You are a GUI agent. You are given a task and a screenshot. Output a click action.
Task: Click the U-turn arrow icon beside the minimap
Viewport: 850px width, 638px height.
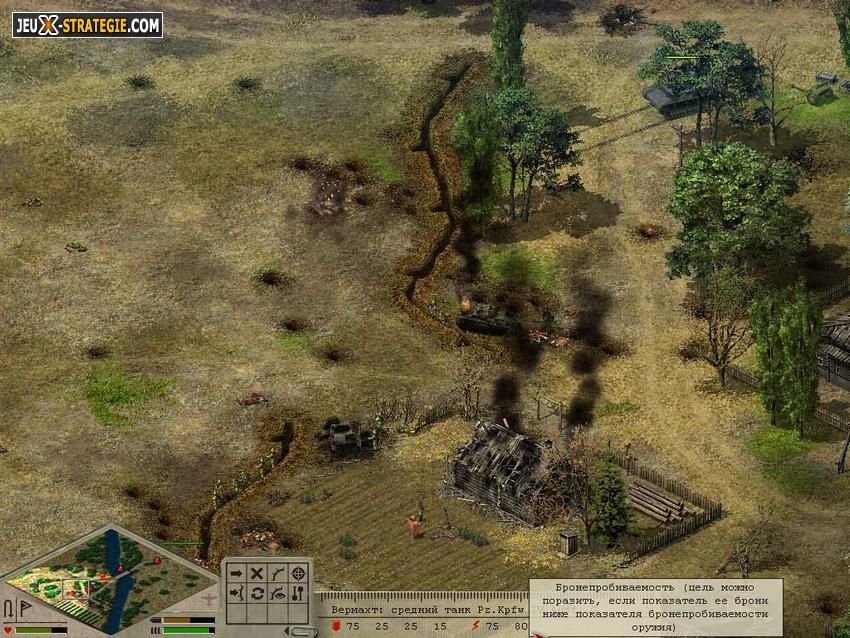click(9, 607)
